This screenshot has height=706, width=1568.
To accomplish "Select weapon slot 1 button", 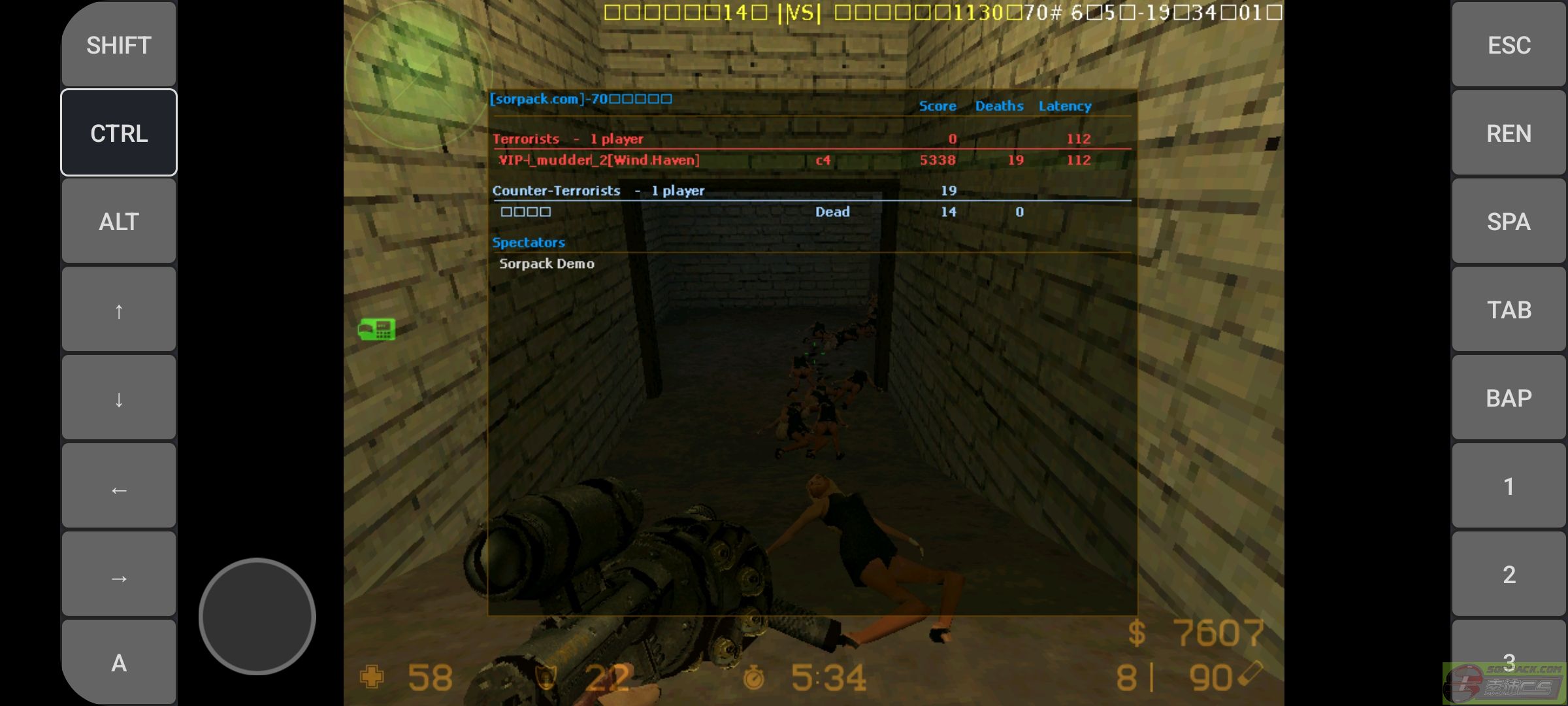I will [x=1509, y=486].
